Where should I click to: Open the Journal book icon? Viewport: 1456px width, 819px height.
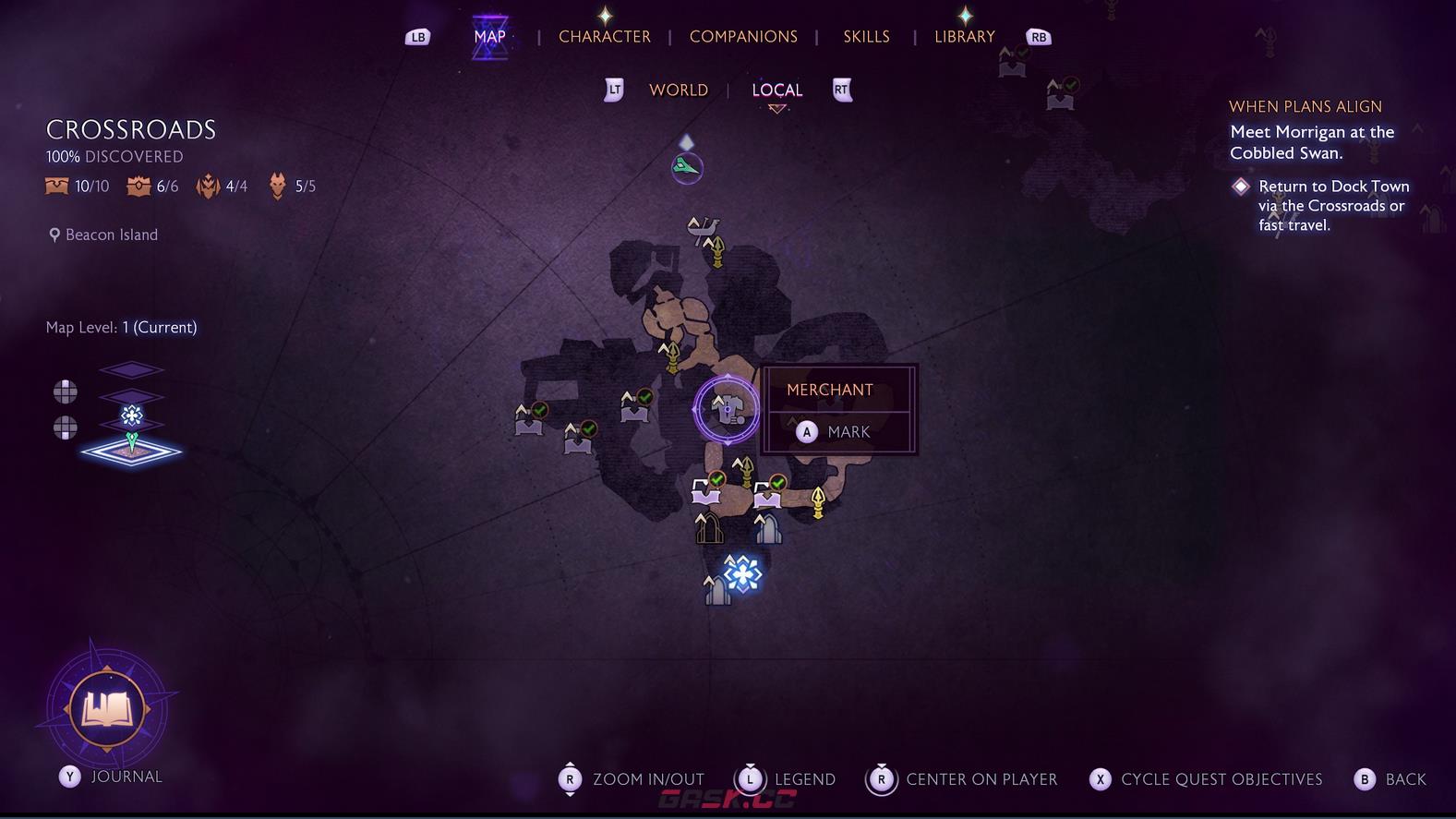click(107, 709)
